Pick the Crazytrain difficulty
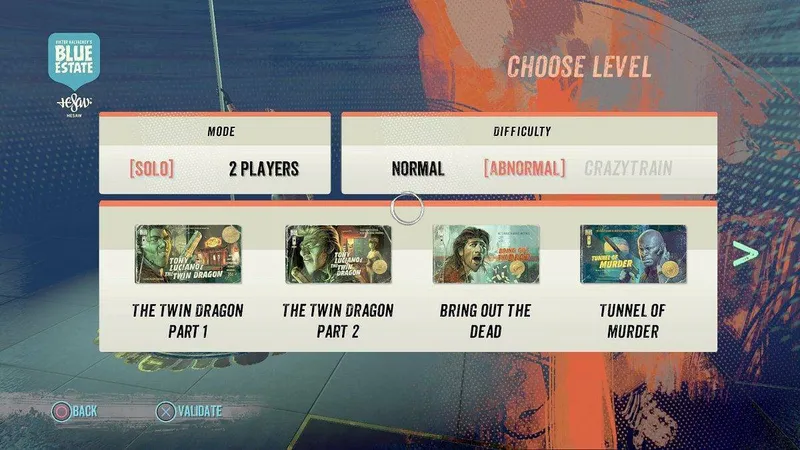Screen dimensions: 800x450 pyautogui.click(x=628, y=168)
